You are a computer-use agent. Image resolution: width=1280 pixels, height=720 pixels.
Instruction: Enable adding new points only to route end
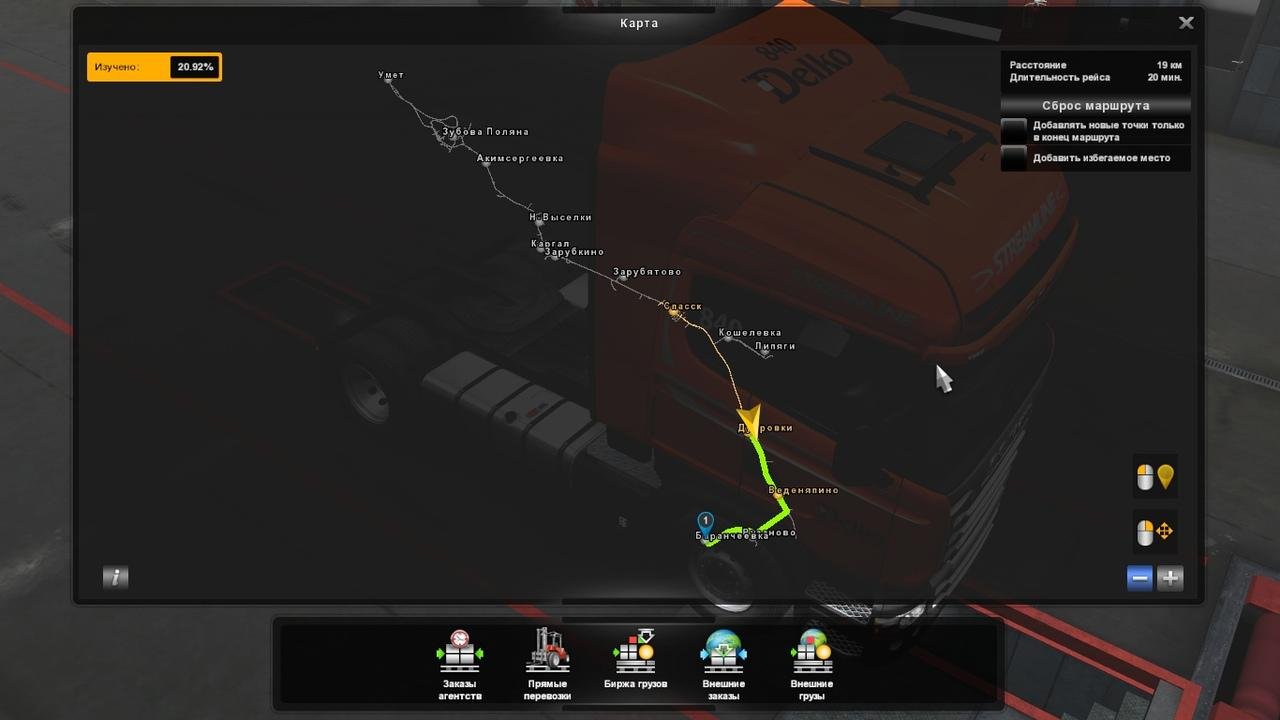point(1014,131)
